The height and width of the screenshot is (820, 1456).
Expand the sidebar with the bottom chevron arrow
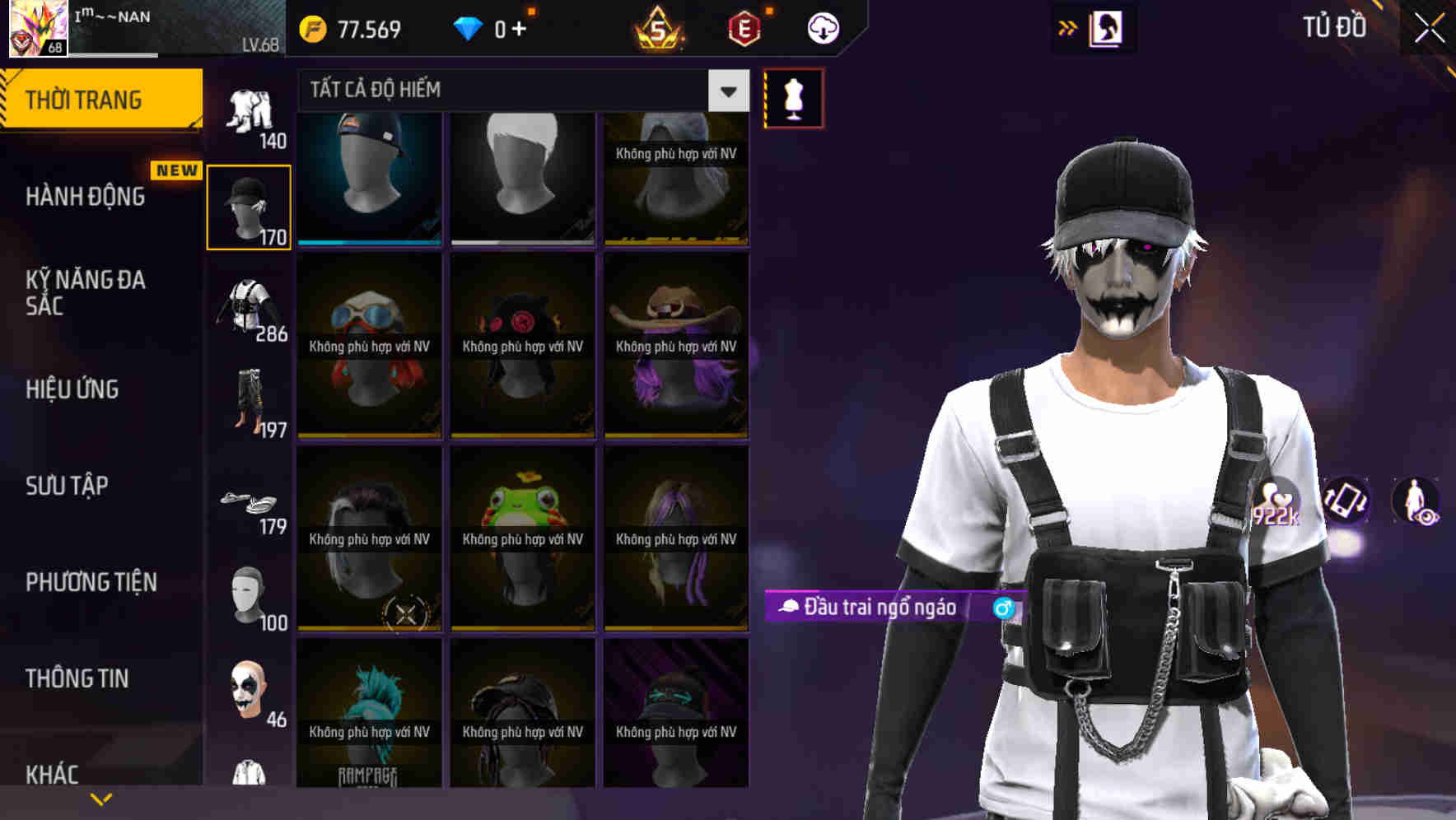pos(101,797)
